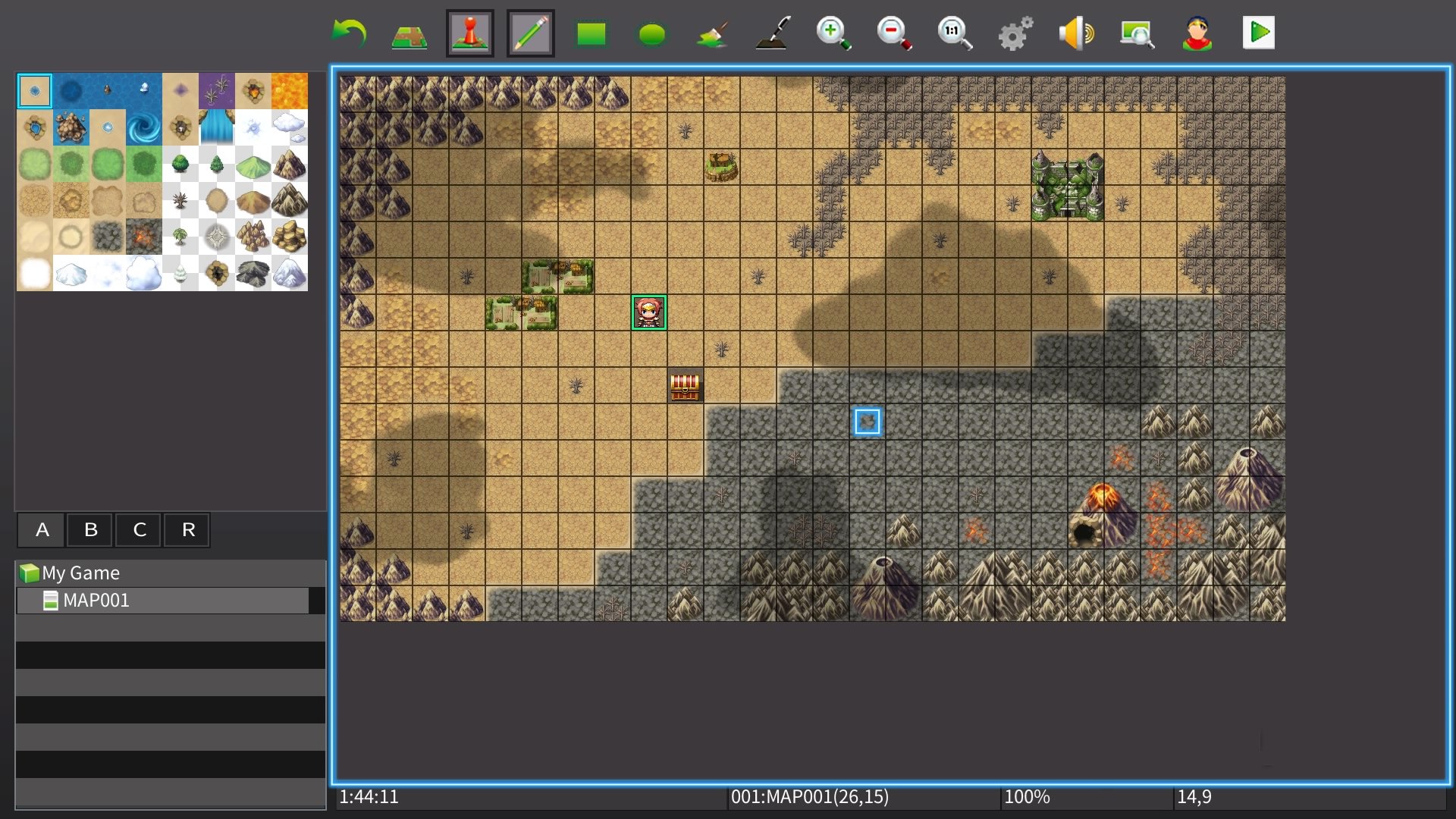
Task: Switch to Event editing mode
Action: pyautogui.click(x=470, y=32)
